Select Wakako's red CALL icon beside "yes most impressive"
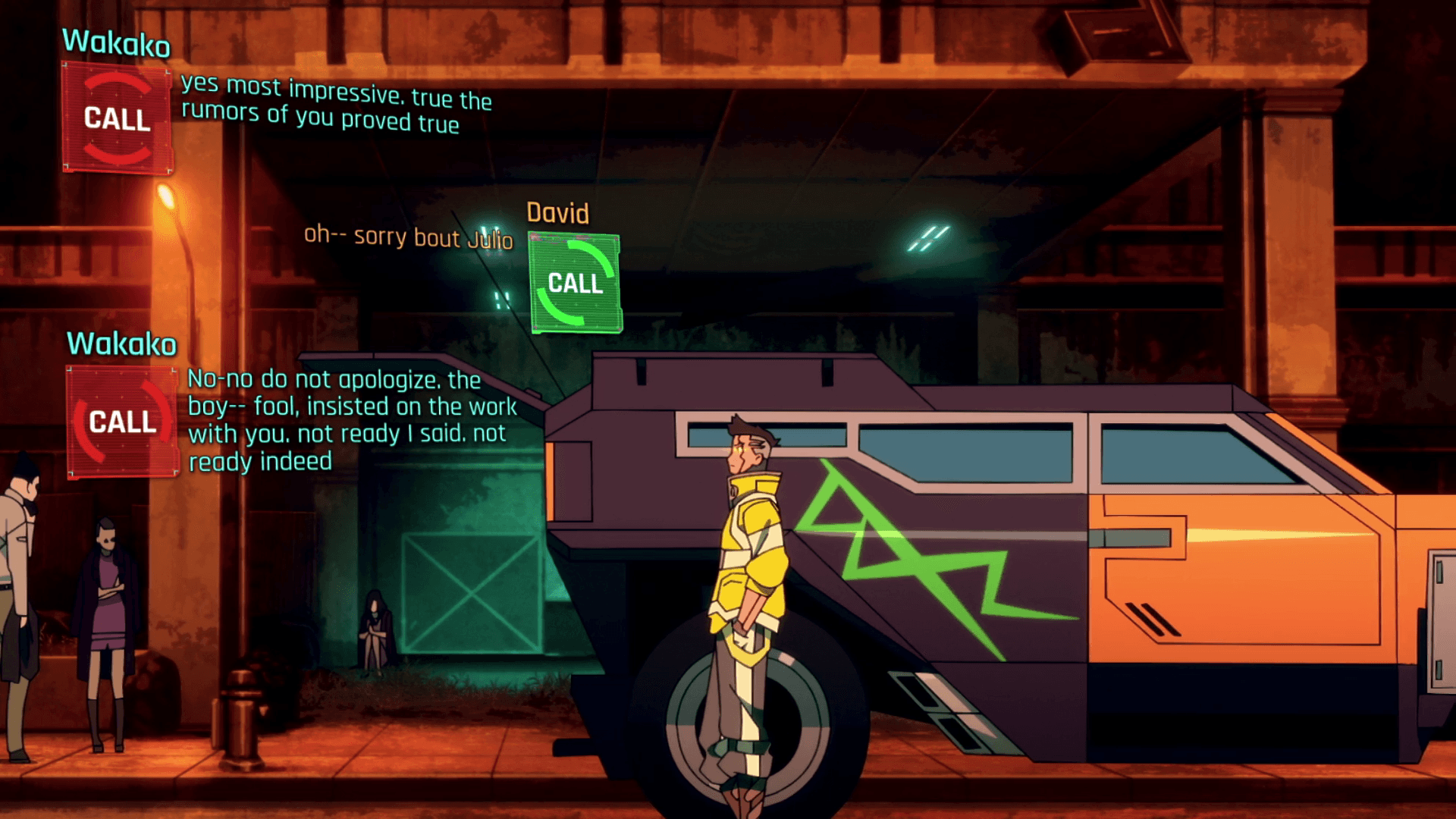Viewport: 1456px width, 819px height. (x=117, y=118)
